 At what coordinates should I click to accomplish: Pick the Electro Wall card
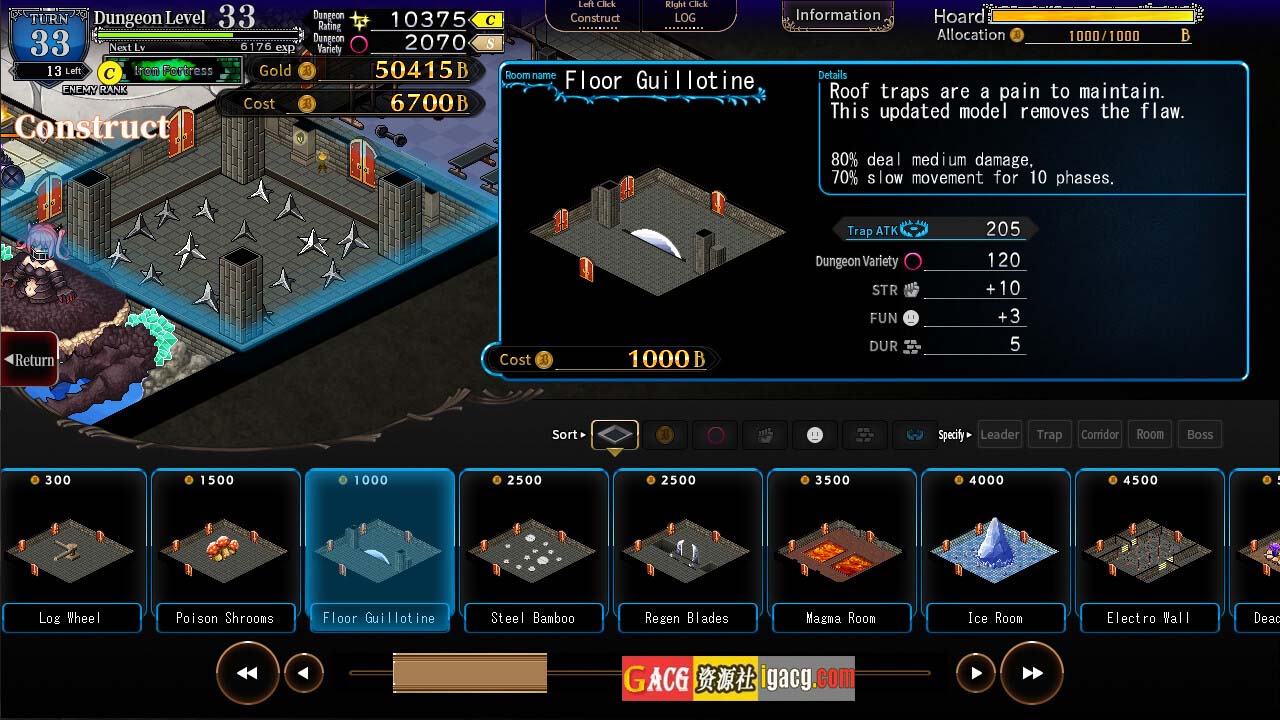tap(1149, 550)
